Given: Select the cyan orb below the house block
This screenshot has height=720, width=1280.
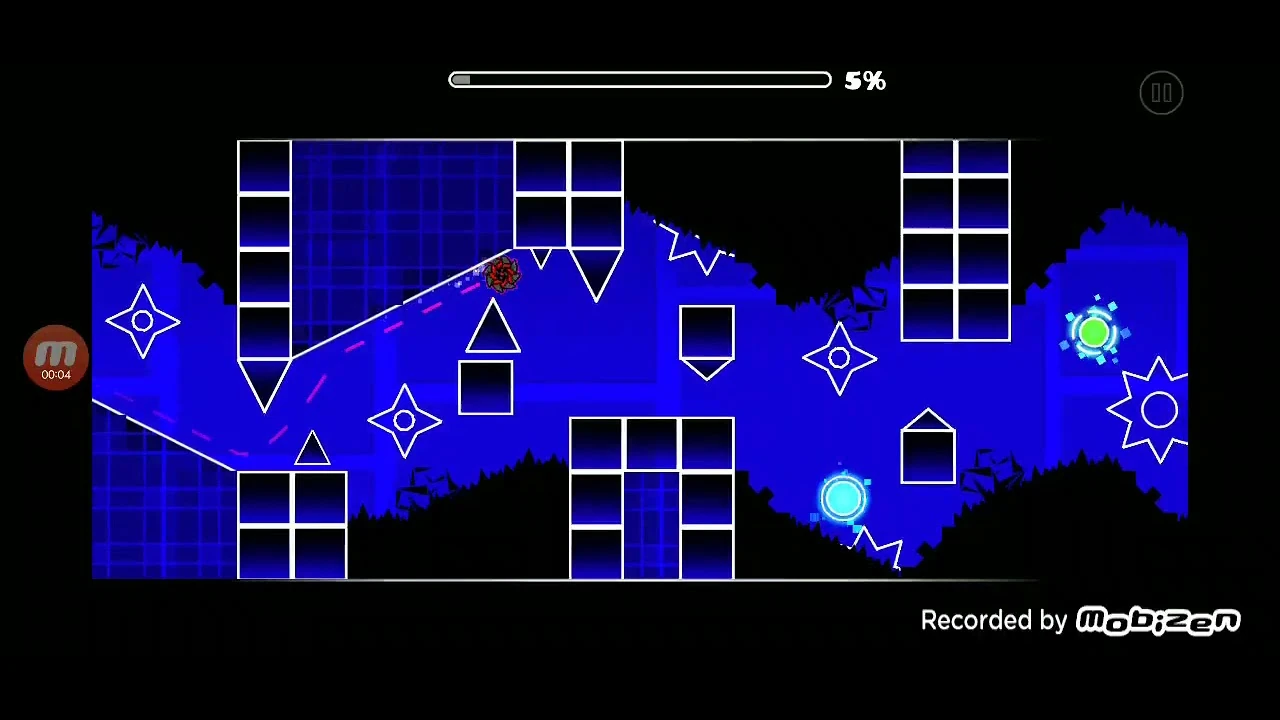Looking at the screenshot, I should point(845,498).
